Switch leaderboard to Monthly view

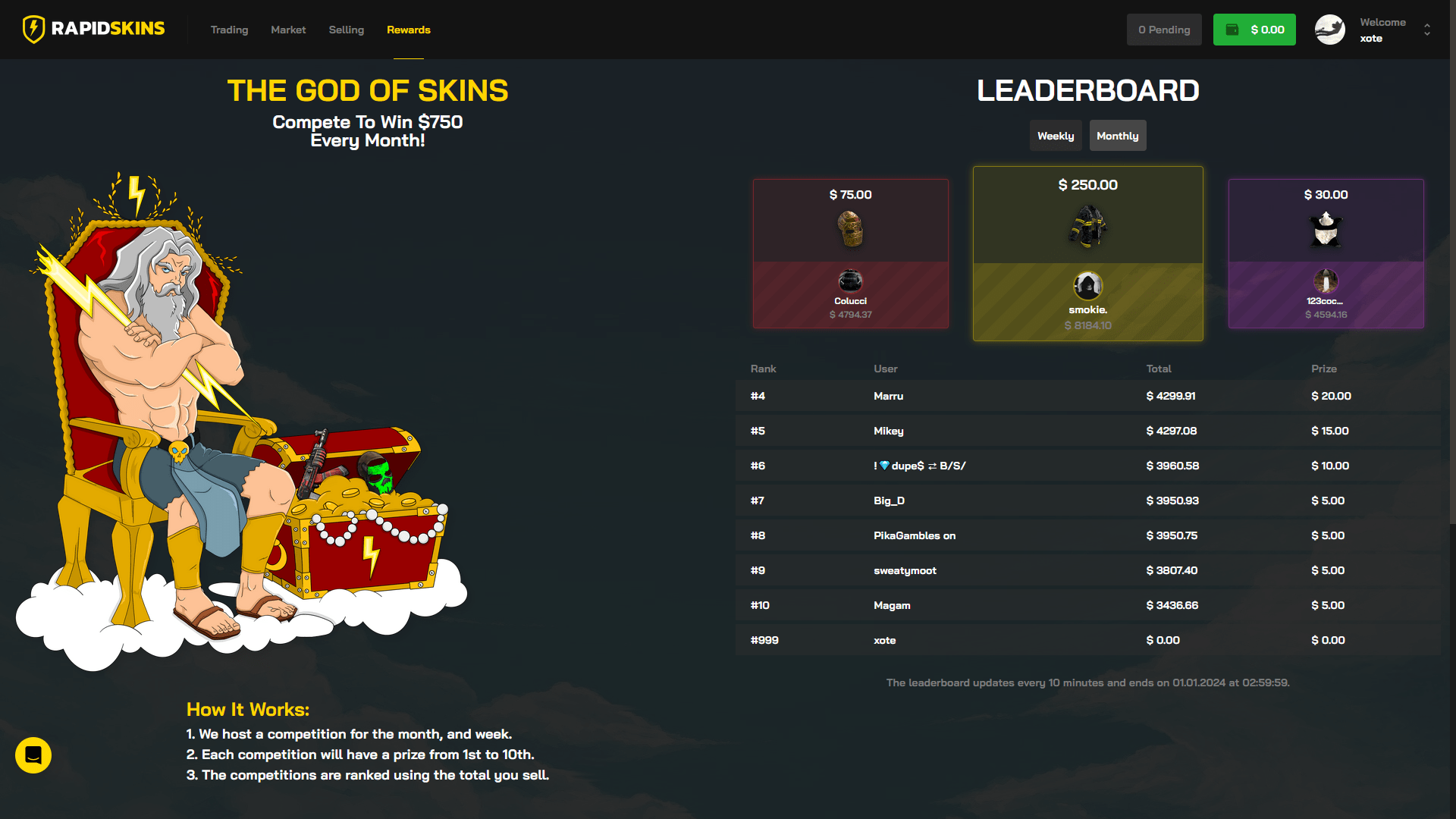pyautogui.click(x=1117, y=135)
